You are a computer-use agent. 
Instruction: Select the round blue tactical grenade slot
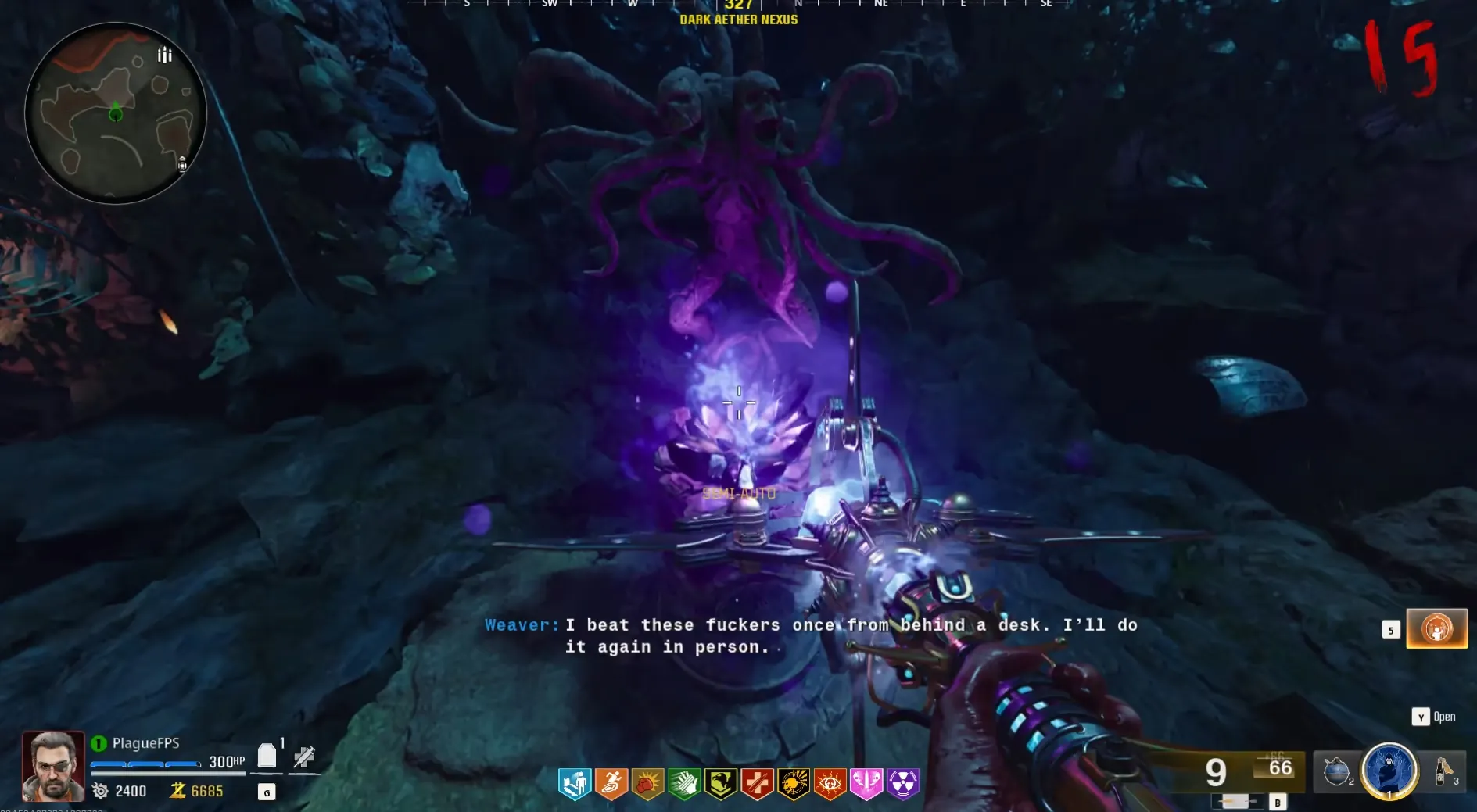[1337, 771]
